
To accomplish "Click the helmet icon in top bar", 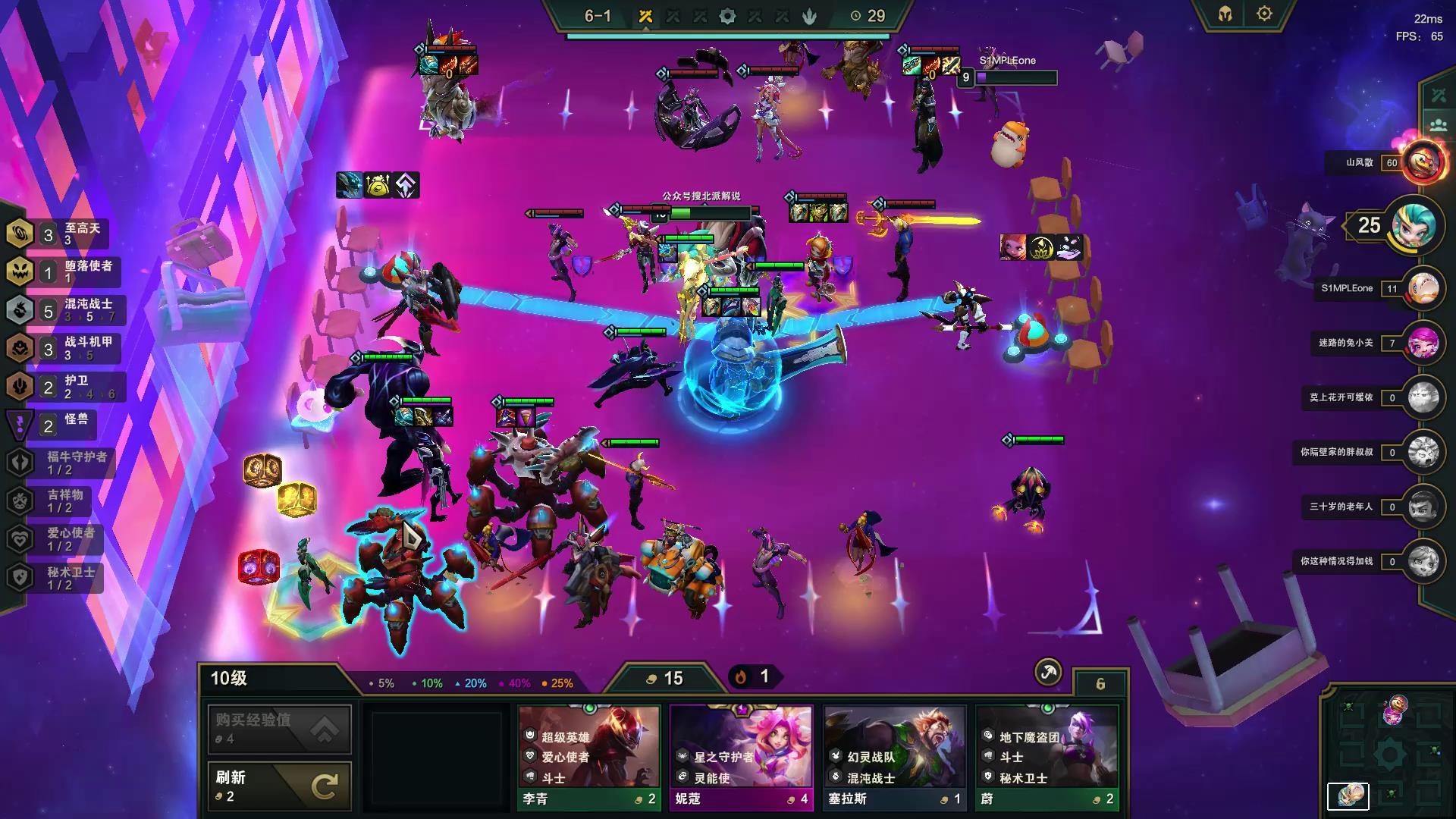I will 1225,14.
